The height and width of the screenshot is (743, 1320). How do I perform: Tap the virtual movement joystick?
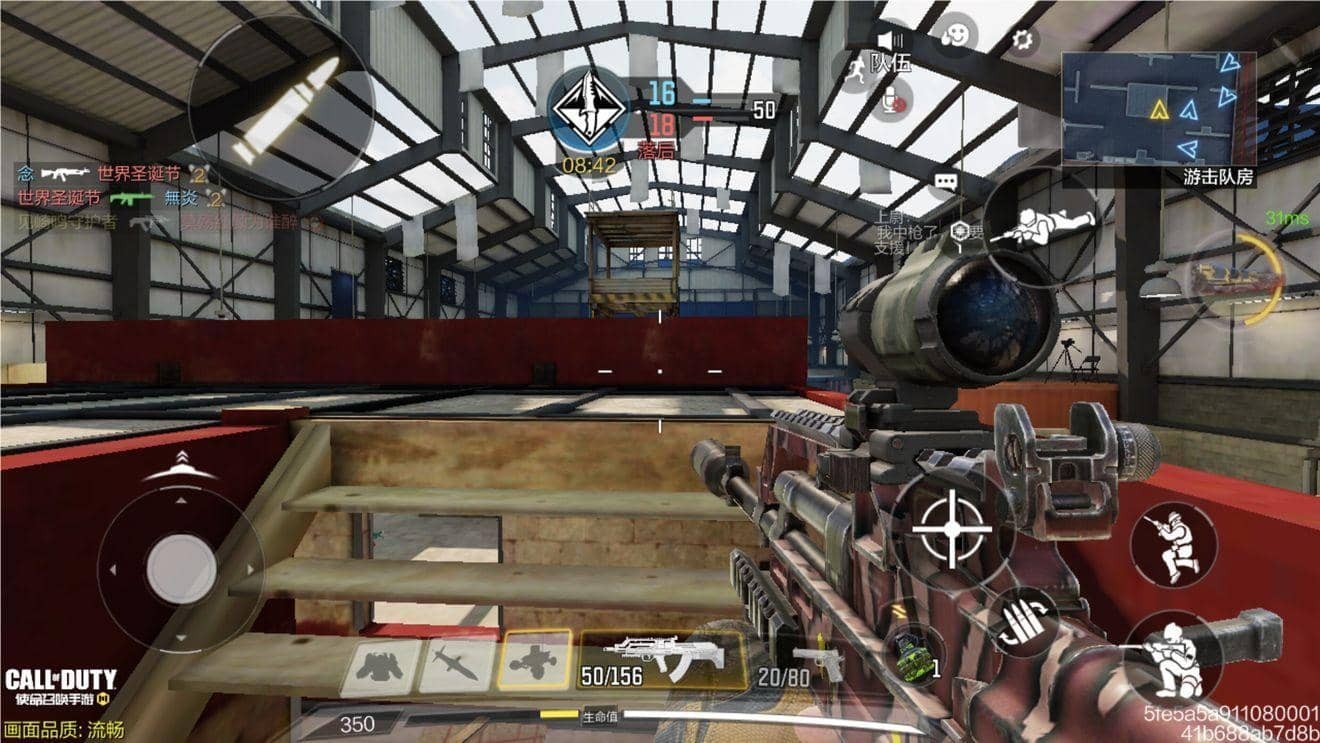181,569
